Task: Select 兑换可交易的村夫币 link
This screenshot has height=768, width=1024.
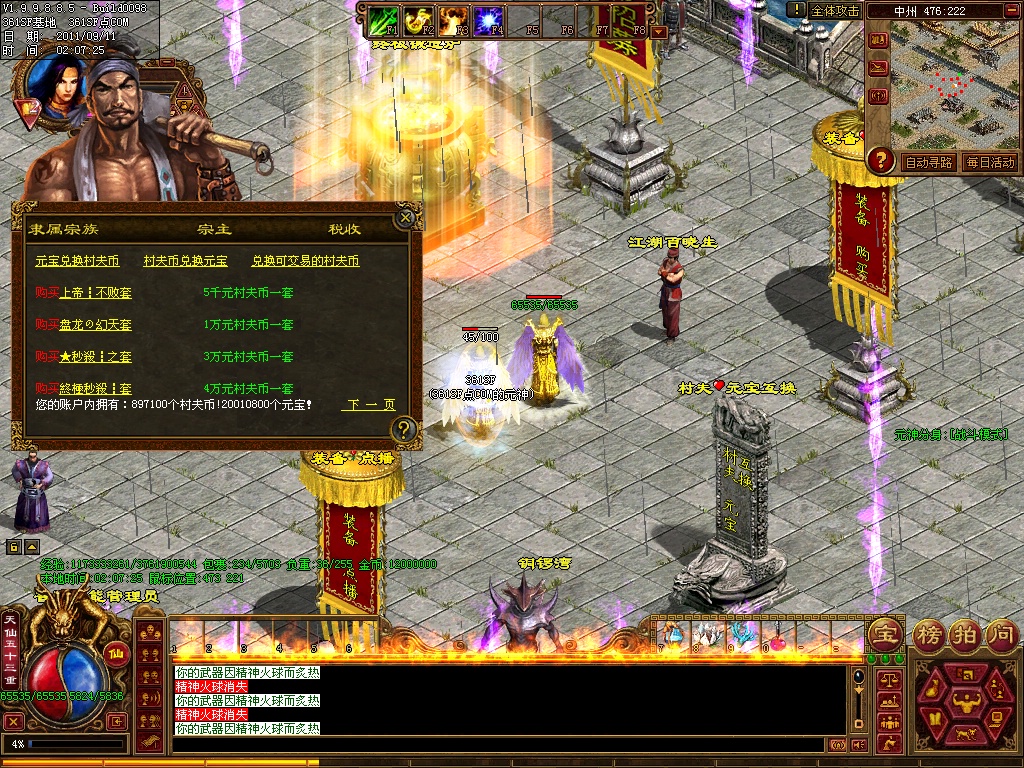Action: tap(305, 261)
